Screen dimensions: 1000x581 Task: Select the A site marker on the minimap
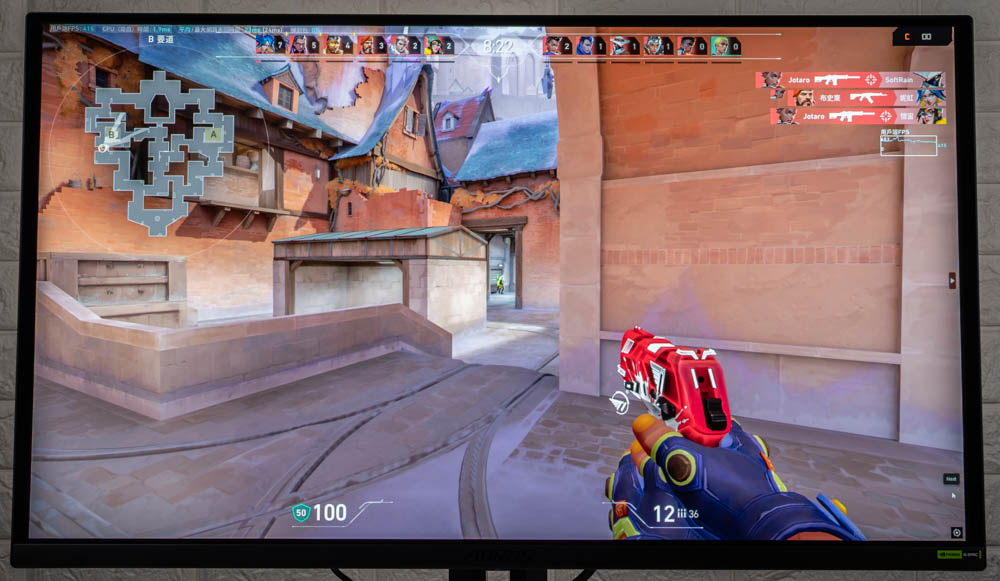[x=212, y=134]
